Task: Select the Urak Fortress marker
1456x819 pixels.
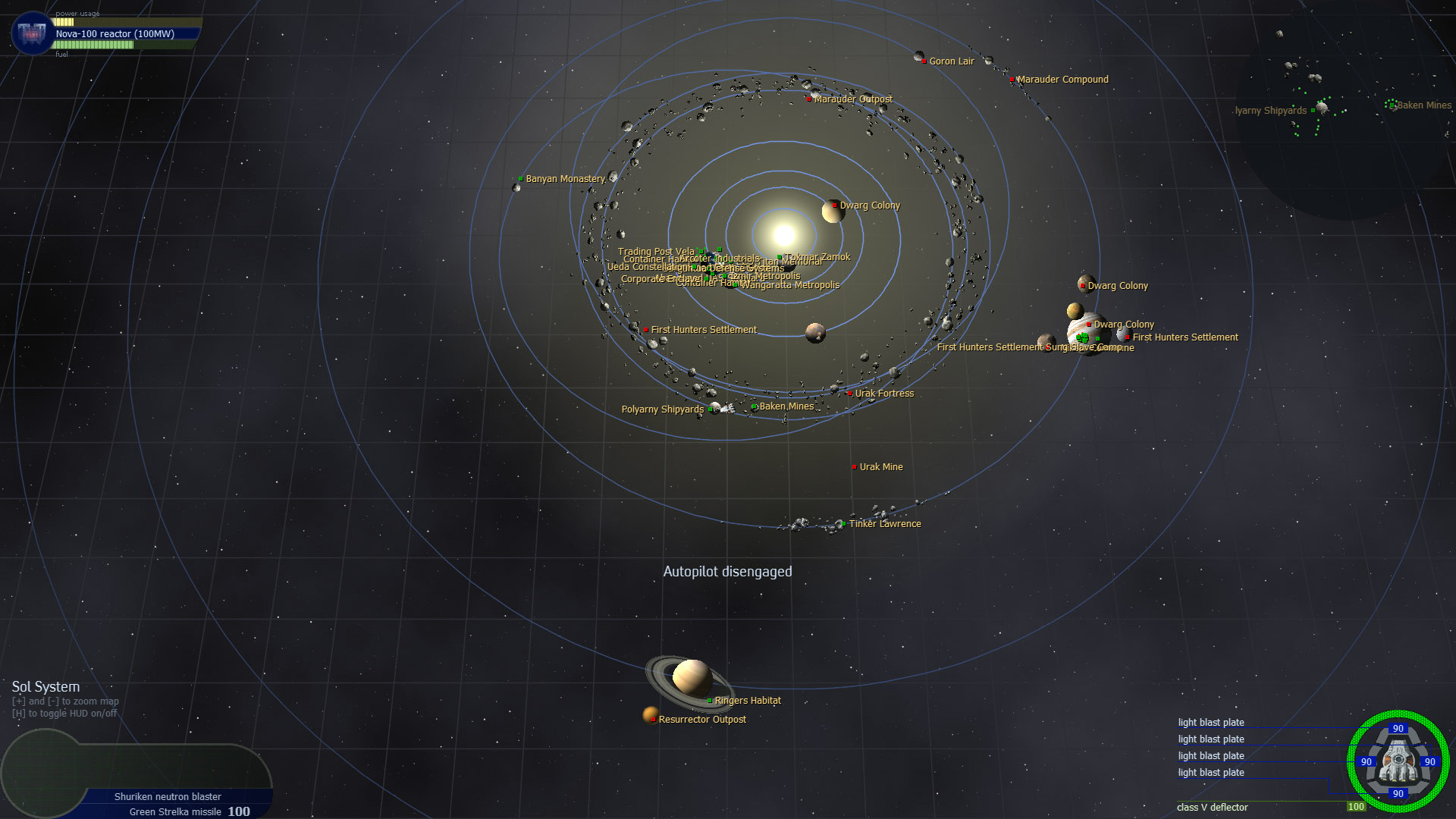Action: click(849, 394)
